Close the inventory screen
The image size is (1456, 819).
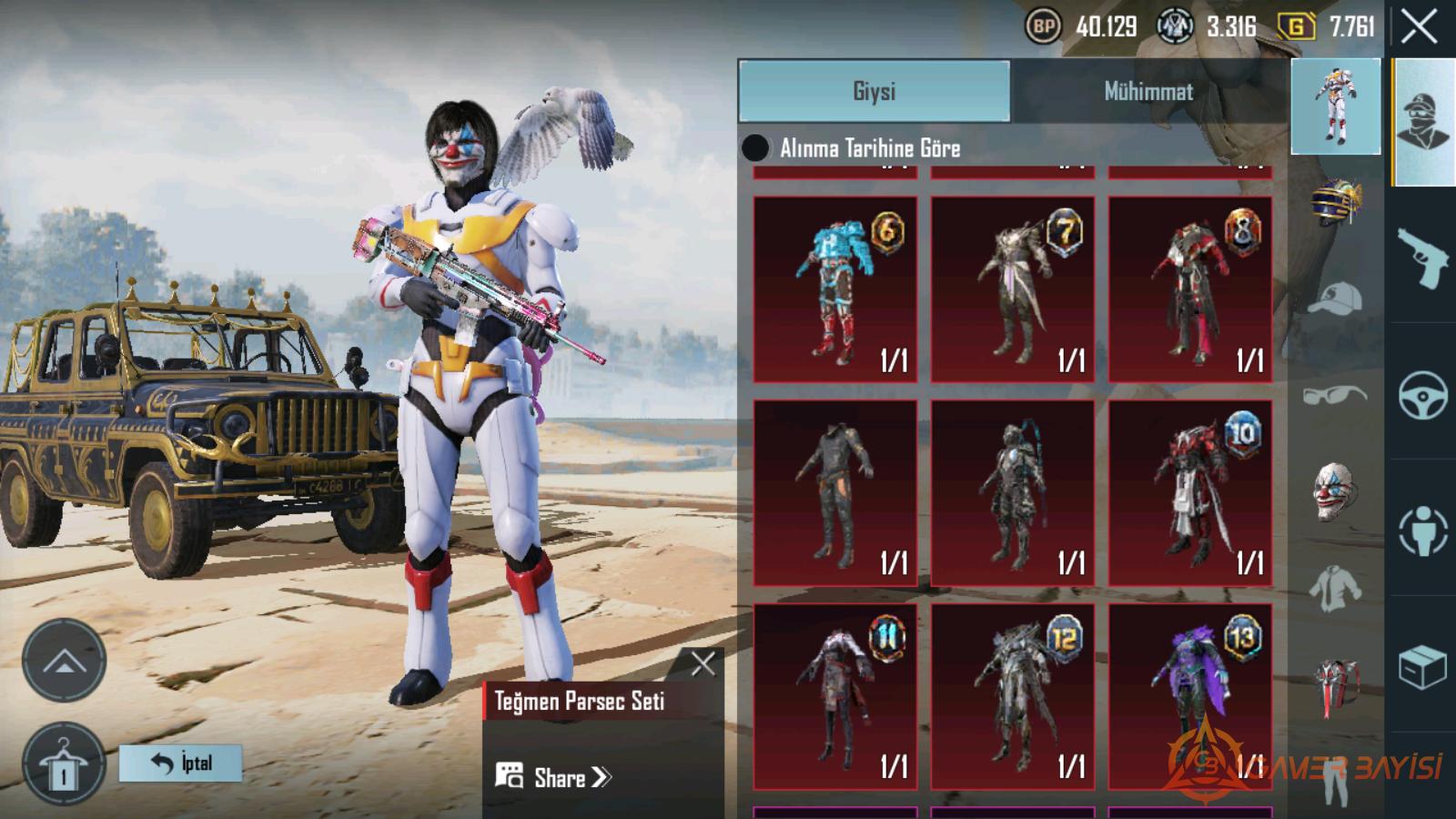point(1419,27)
